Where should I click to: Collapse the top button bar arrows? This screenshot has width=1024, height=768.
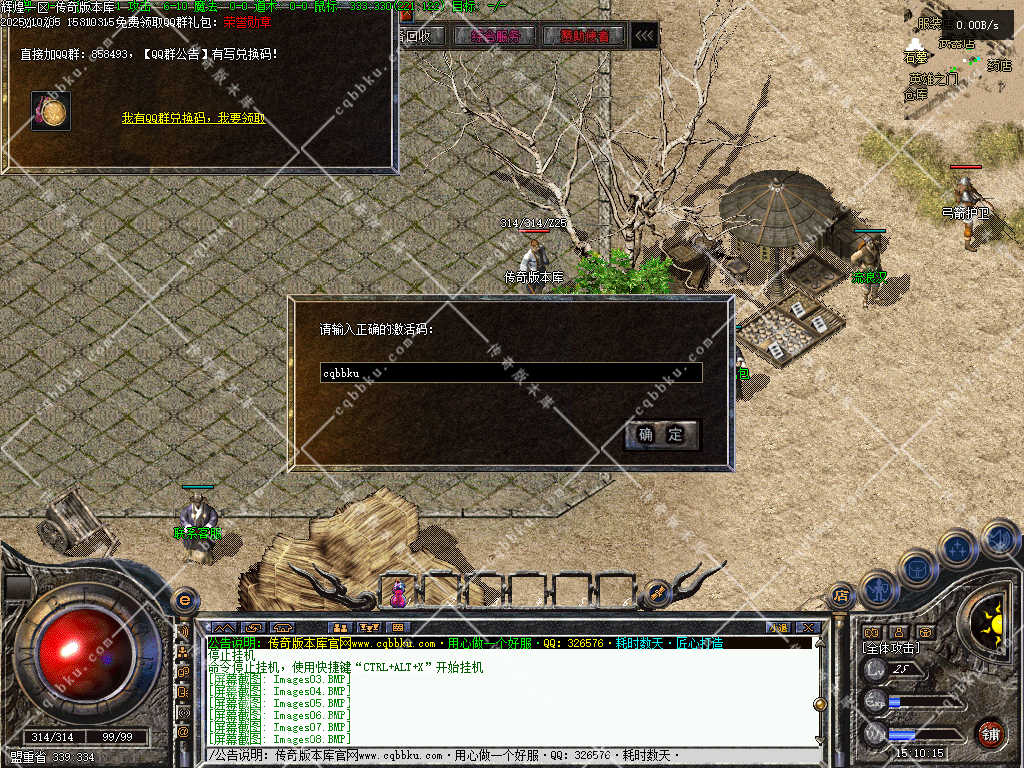coord(646,36)
